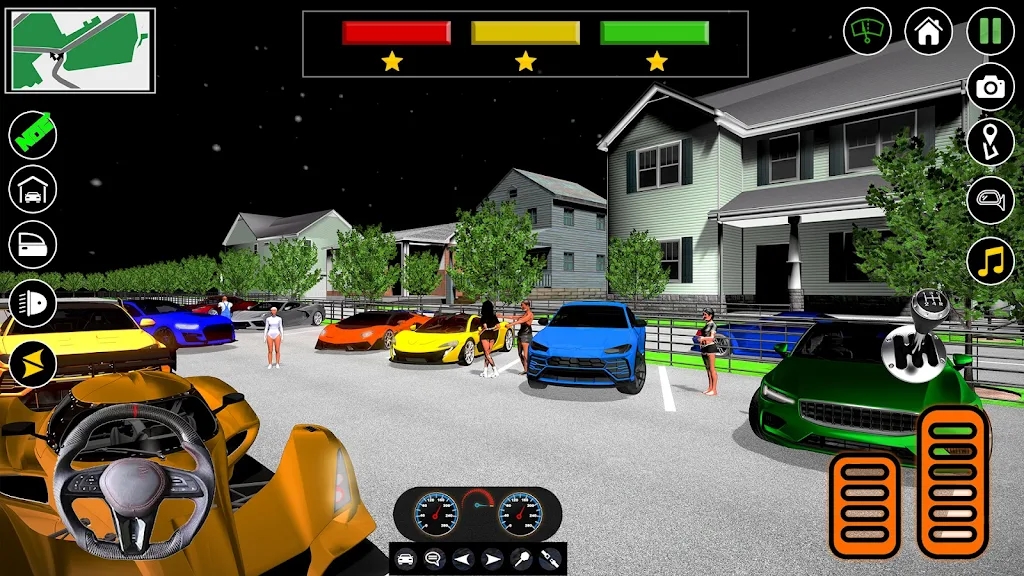Hit the short brake pedal
Screen dimensions: 1024x576
pos(864,504)
